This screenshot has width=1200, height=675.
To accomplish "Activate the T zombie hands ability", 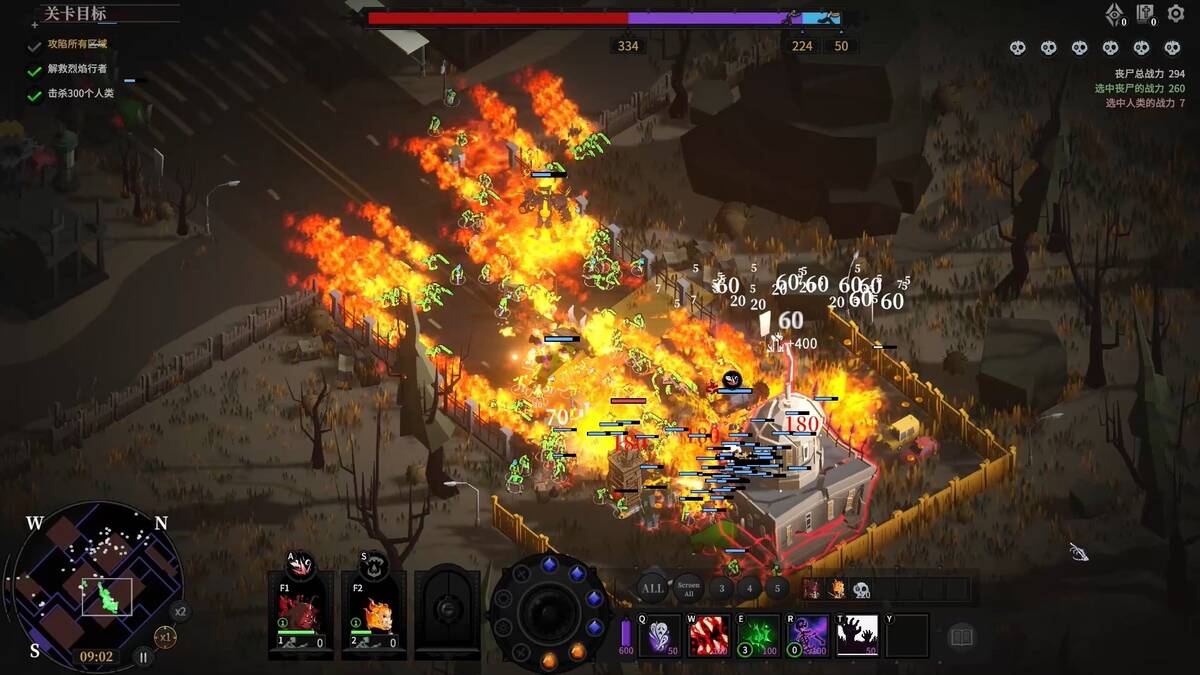I will point(857,635).
